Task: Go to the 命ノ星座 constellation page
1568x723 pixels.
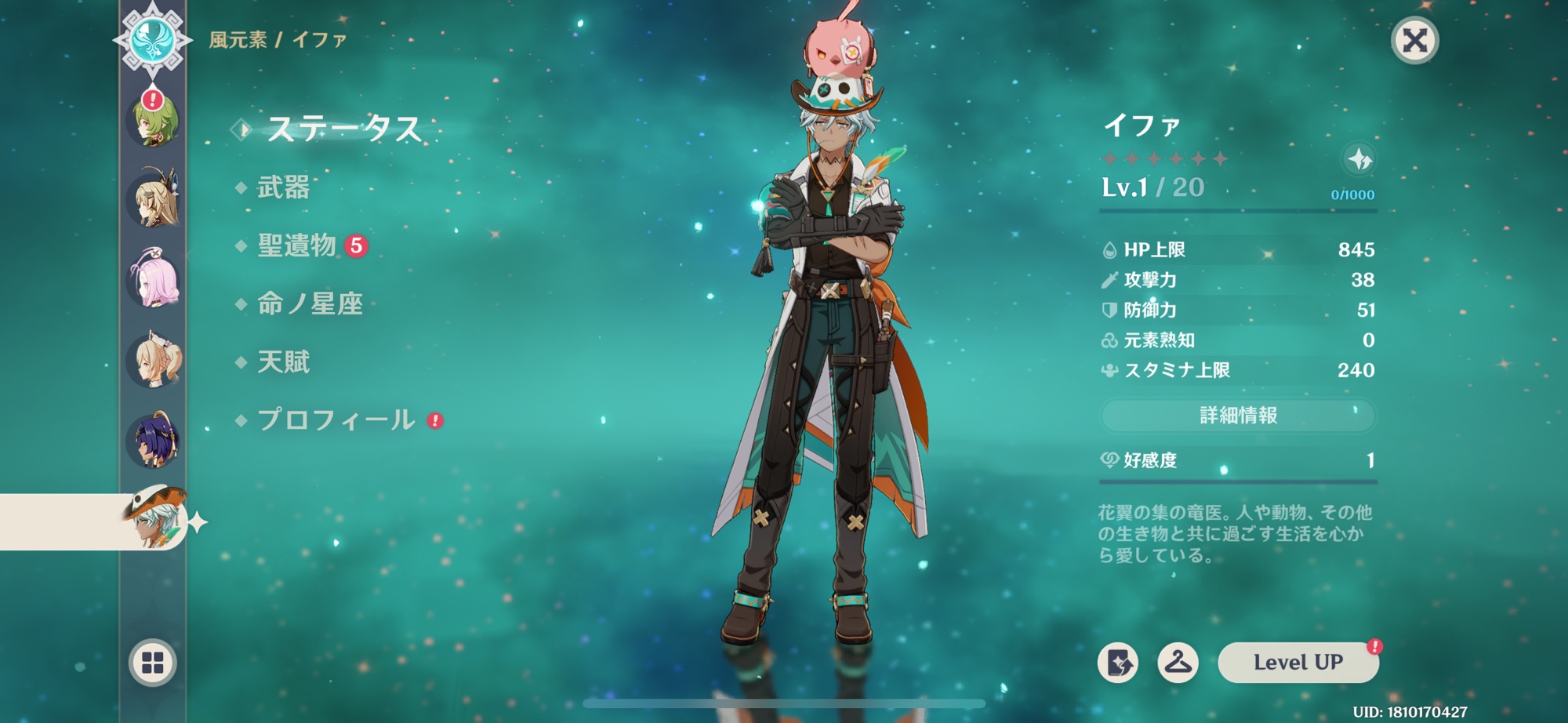Action: 310,304
